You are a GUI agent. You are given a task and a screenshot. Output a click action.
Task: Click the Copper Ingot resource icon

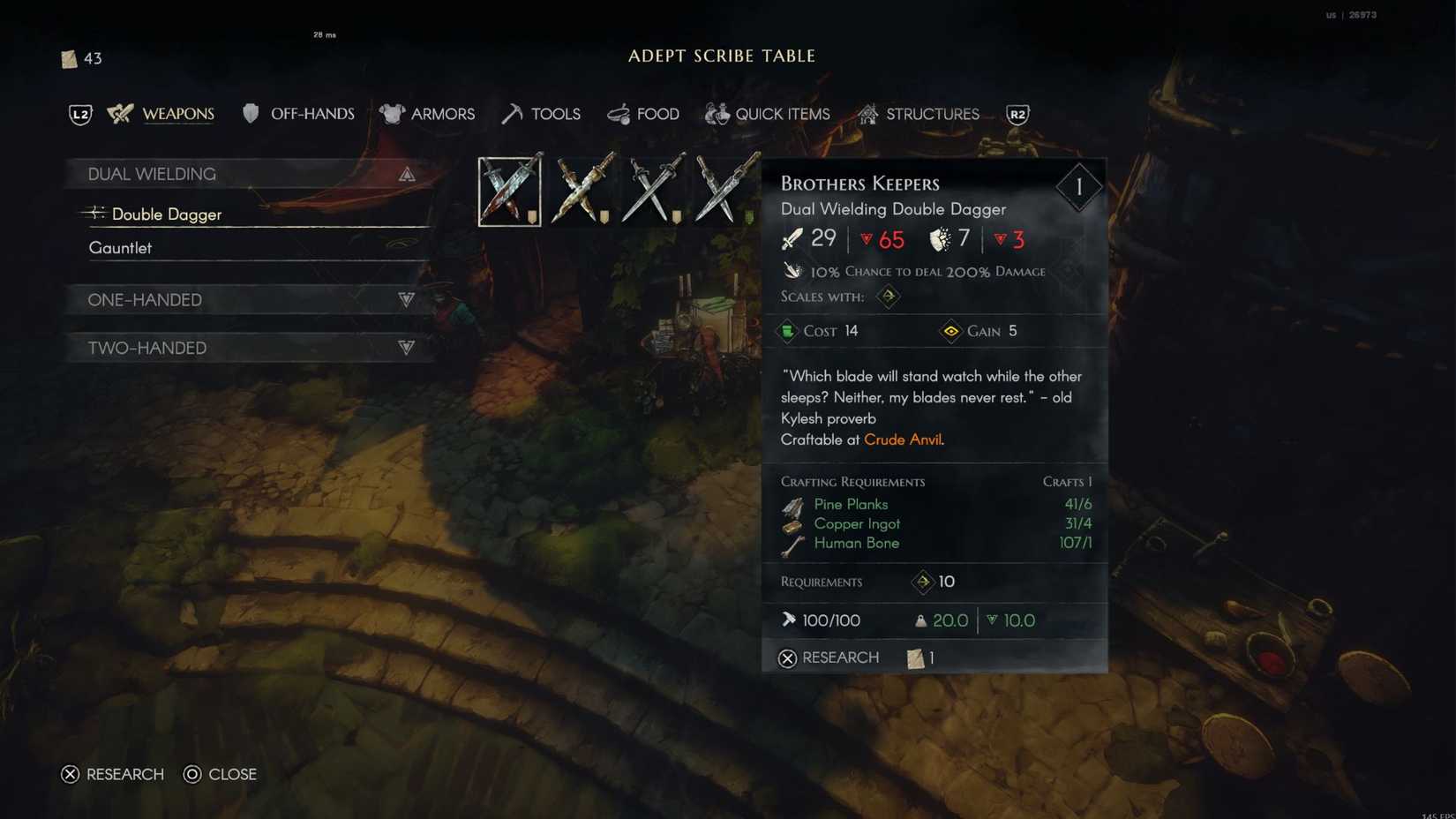[x=793, y=524]
